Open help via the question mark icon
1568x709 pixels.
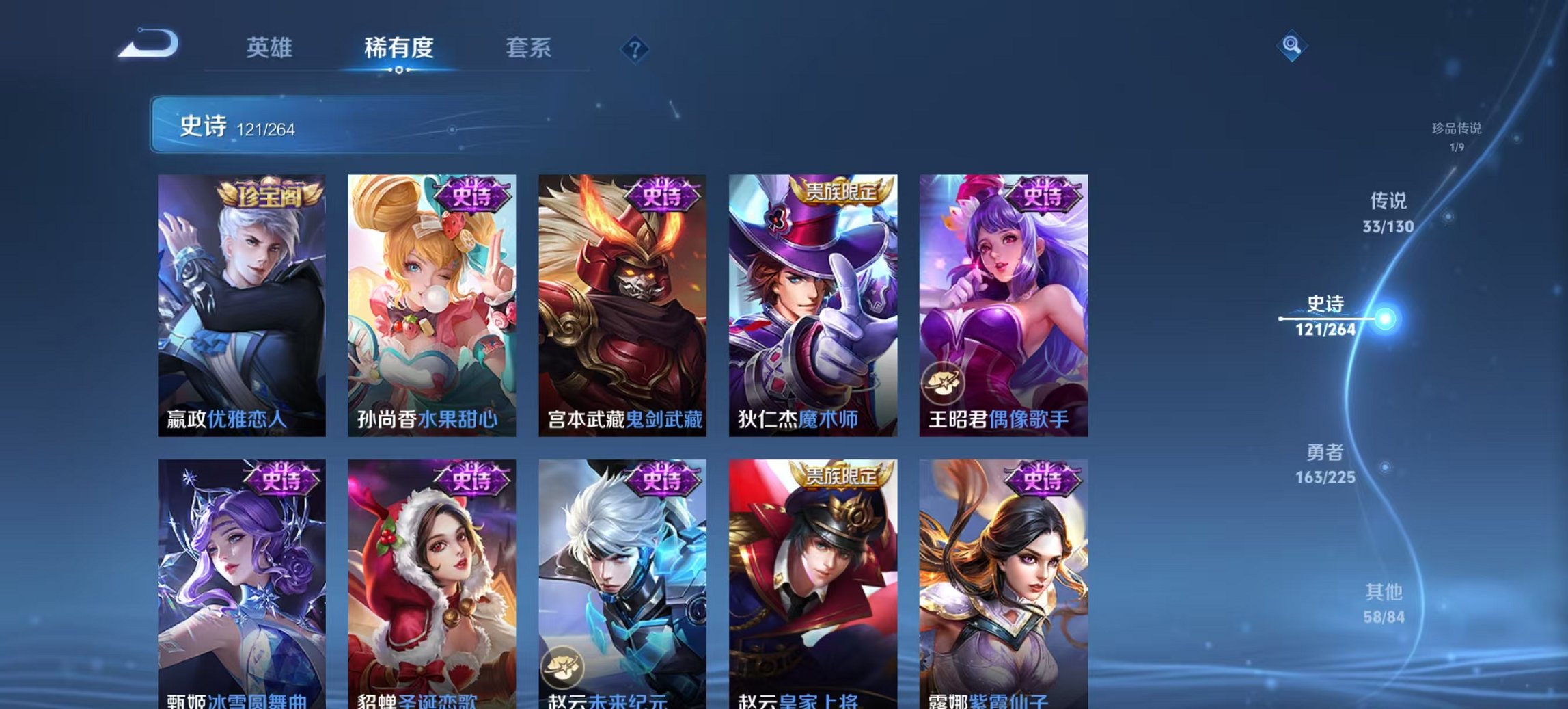click(634, 48)
